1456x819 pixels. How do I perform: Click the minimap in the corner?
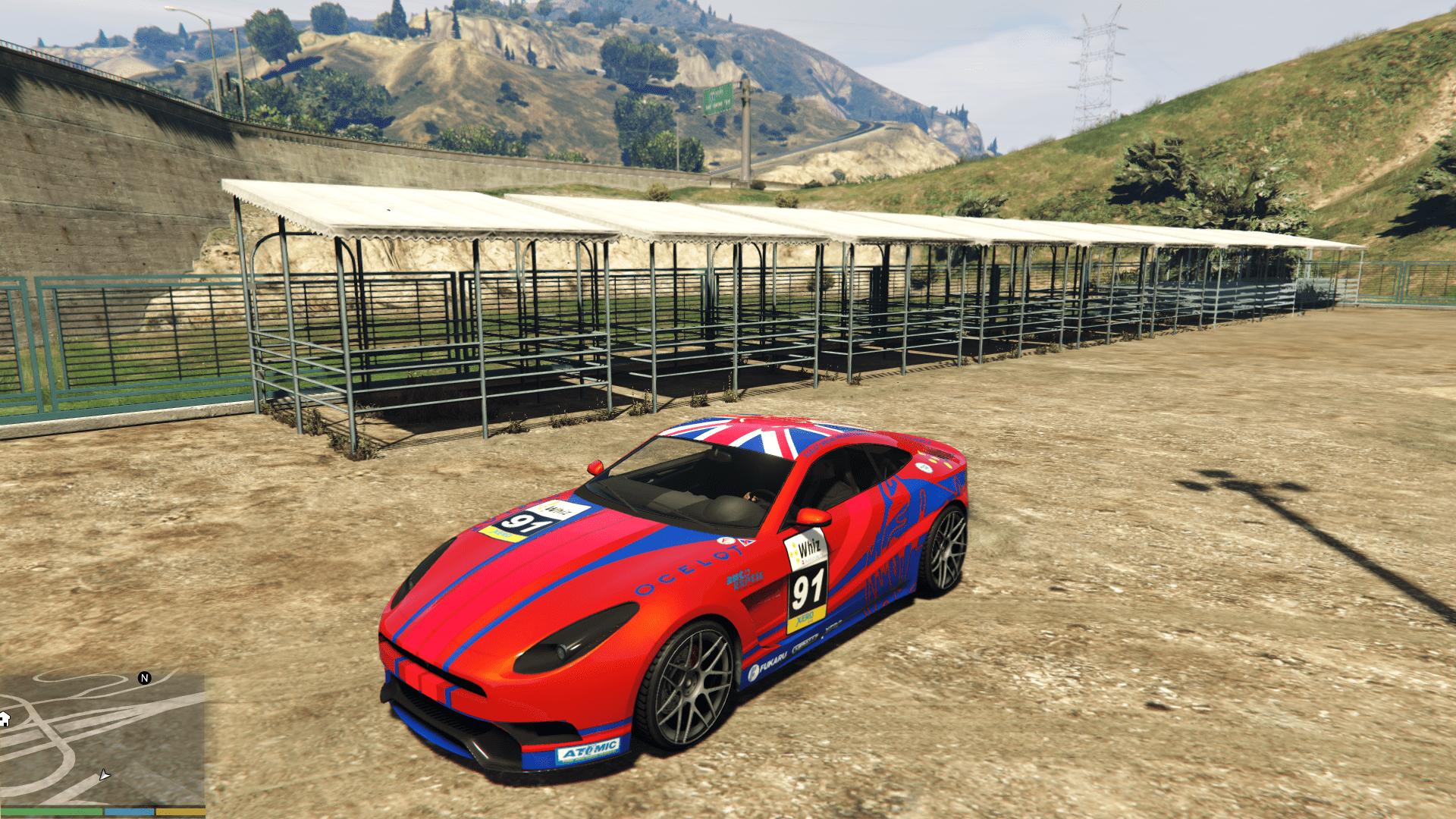point(102,739)
